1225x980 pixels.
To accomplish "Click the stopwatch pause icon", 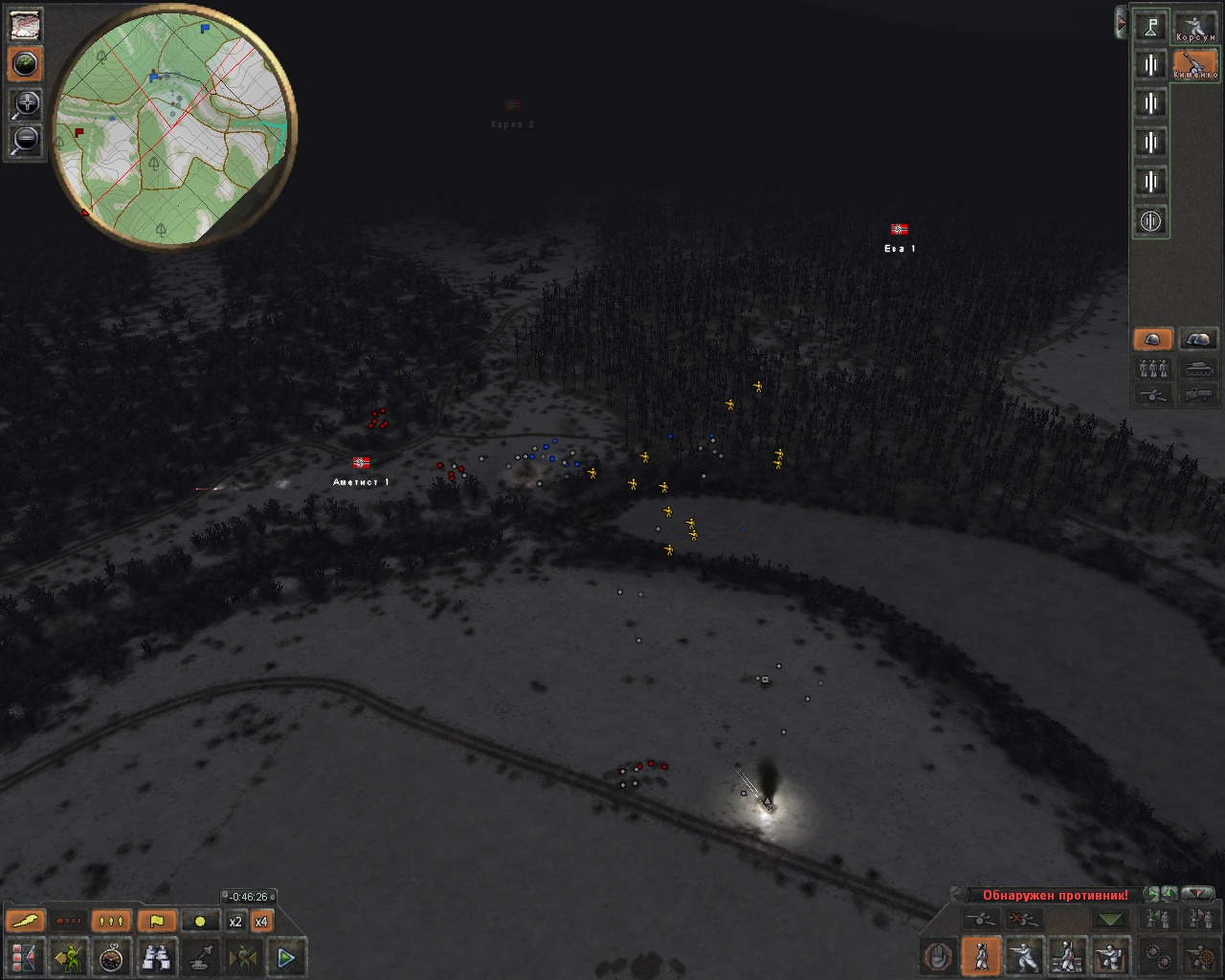I will [113, 956].
